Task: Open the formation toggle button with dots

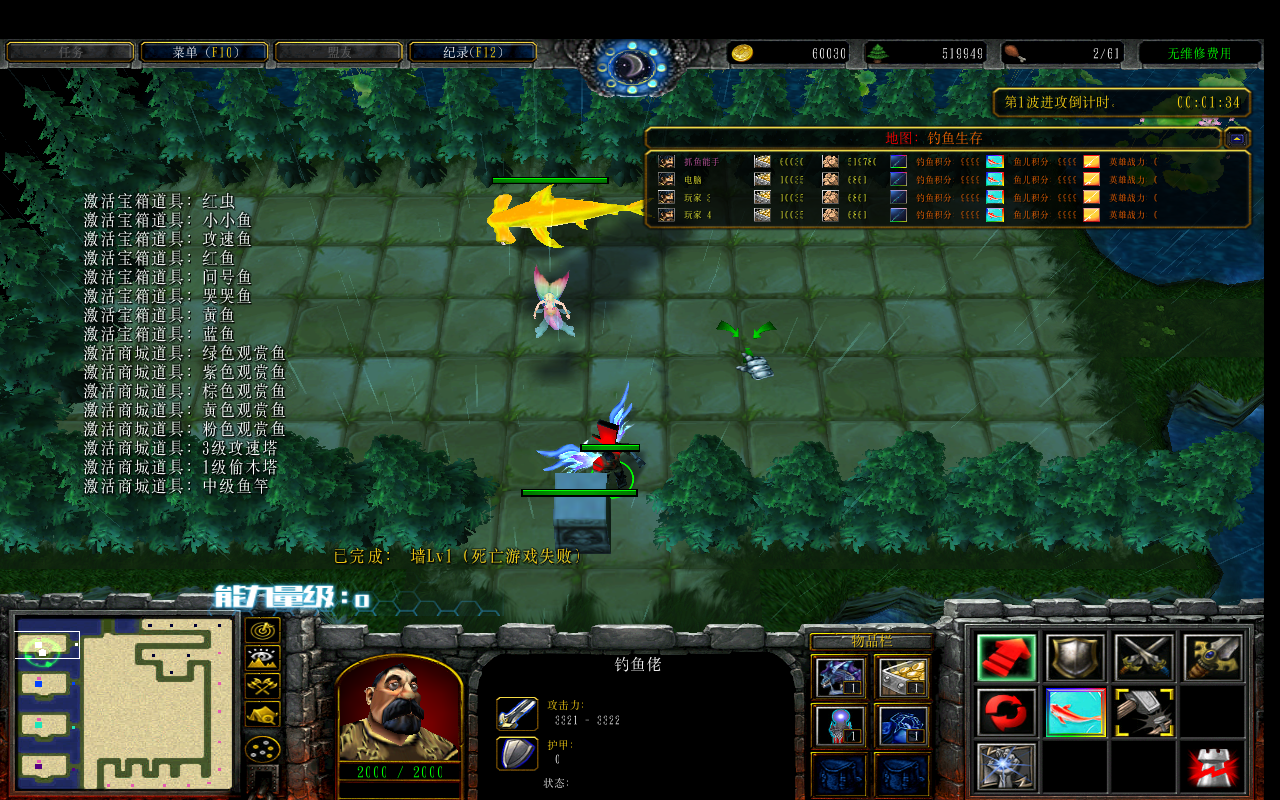Action: (263, 748)
